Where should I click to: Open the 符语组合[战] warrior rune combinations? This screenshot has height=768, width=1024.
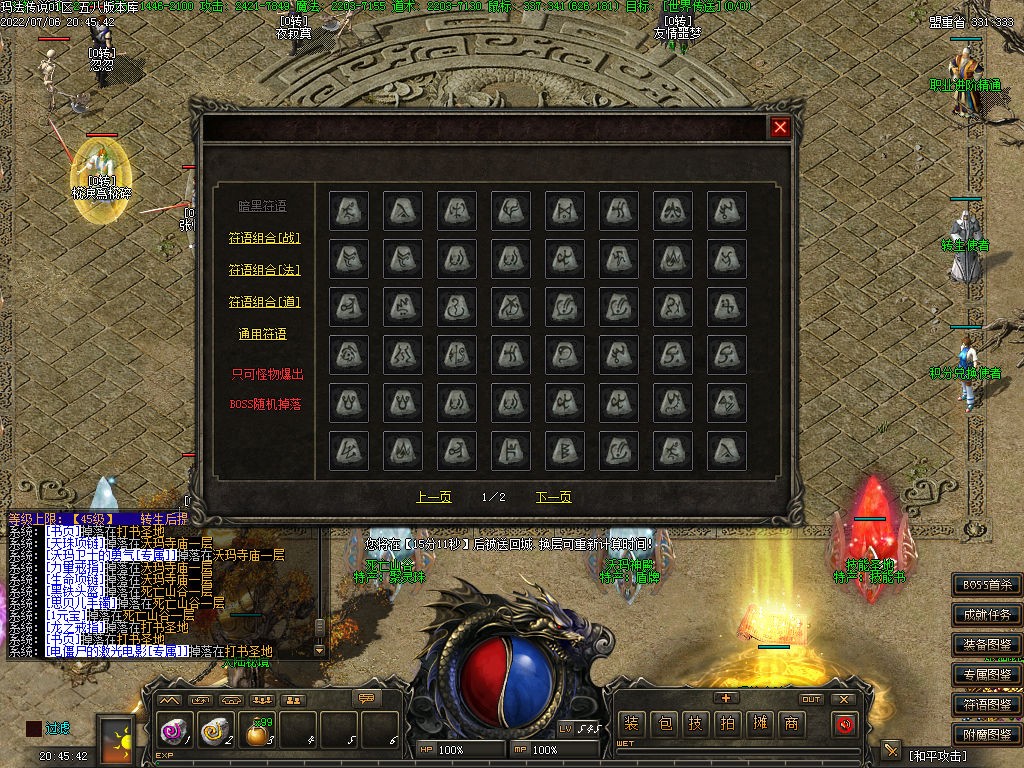(264, 238)
